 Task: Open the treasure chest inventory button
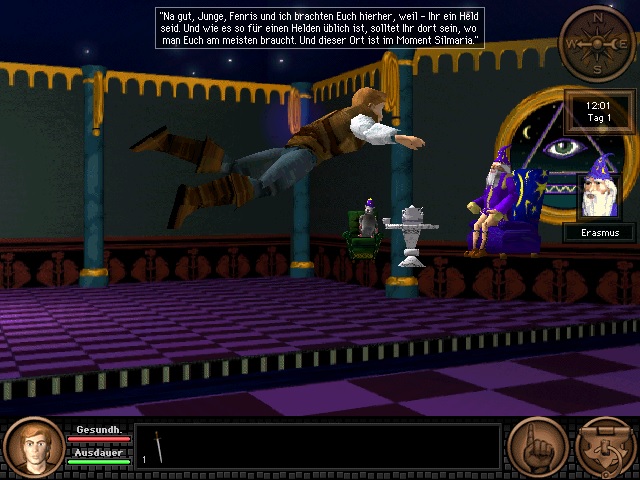click(605, 448)
